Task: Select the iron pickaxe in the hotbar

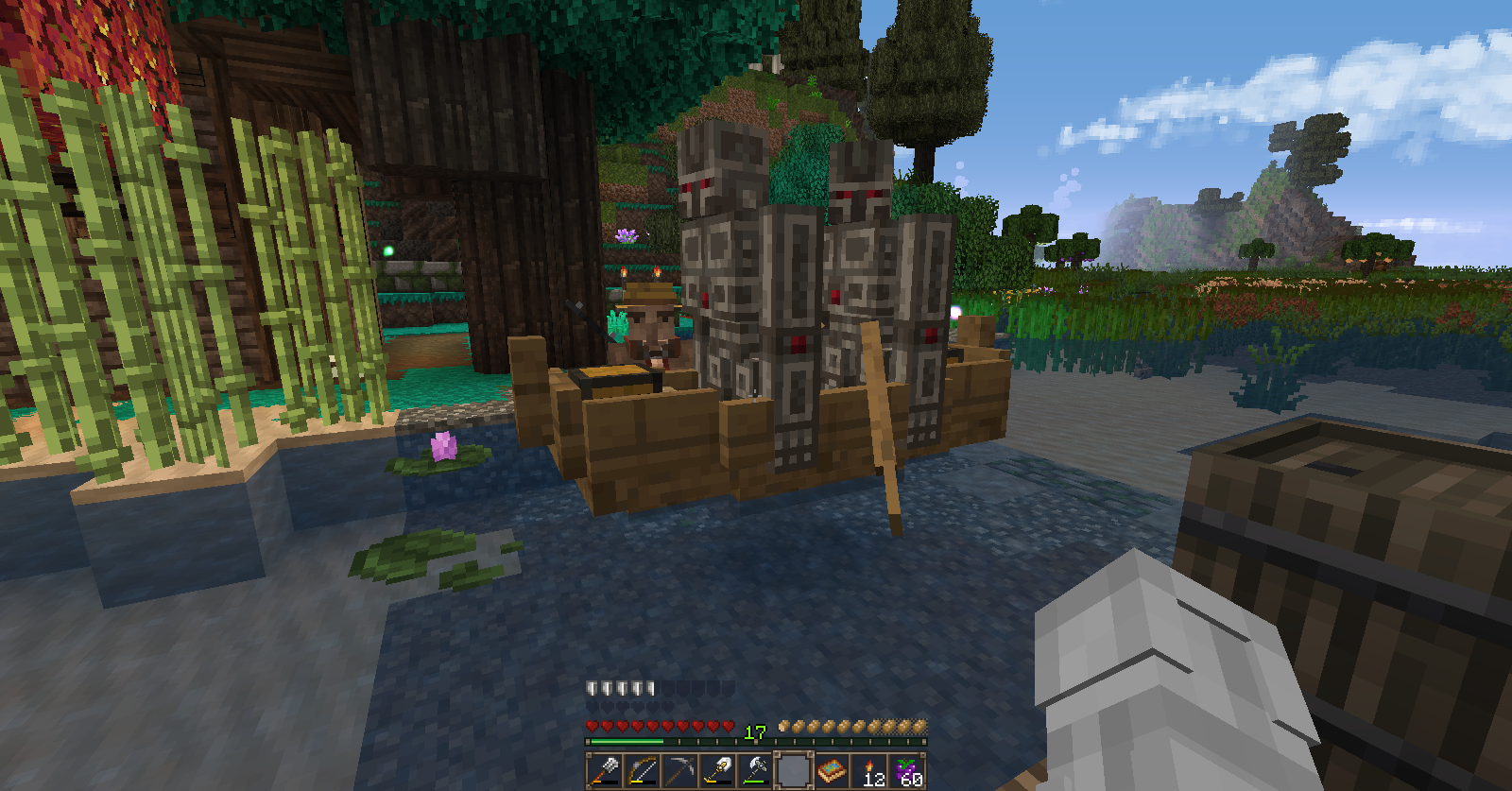Action: (682, 770)
